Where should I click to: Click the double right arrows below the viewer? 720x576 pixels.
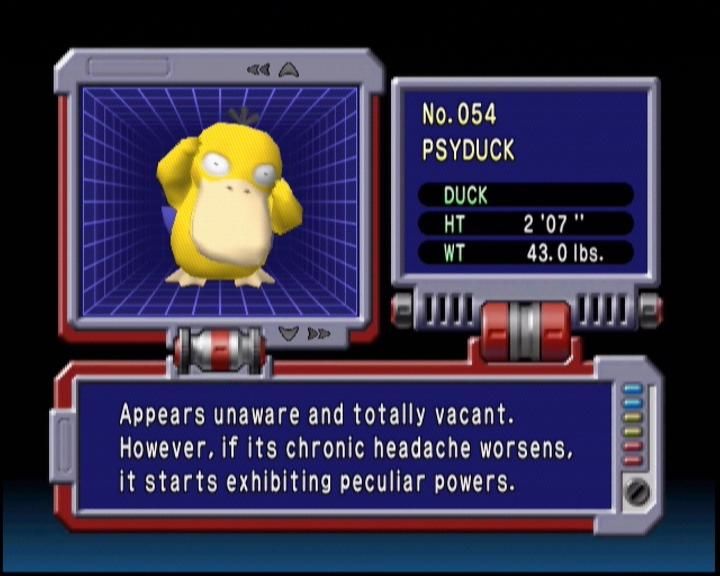pos(318,334)
